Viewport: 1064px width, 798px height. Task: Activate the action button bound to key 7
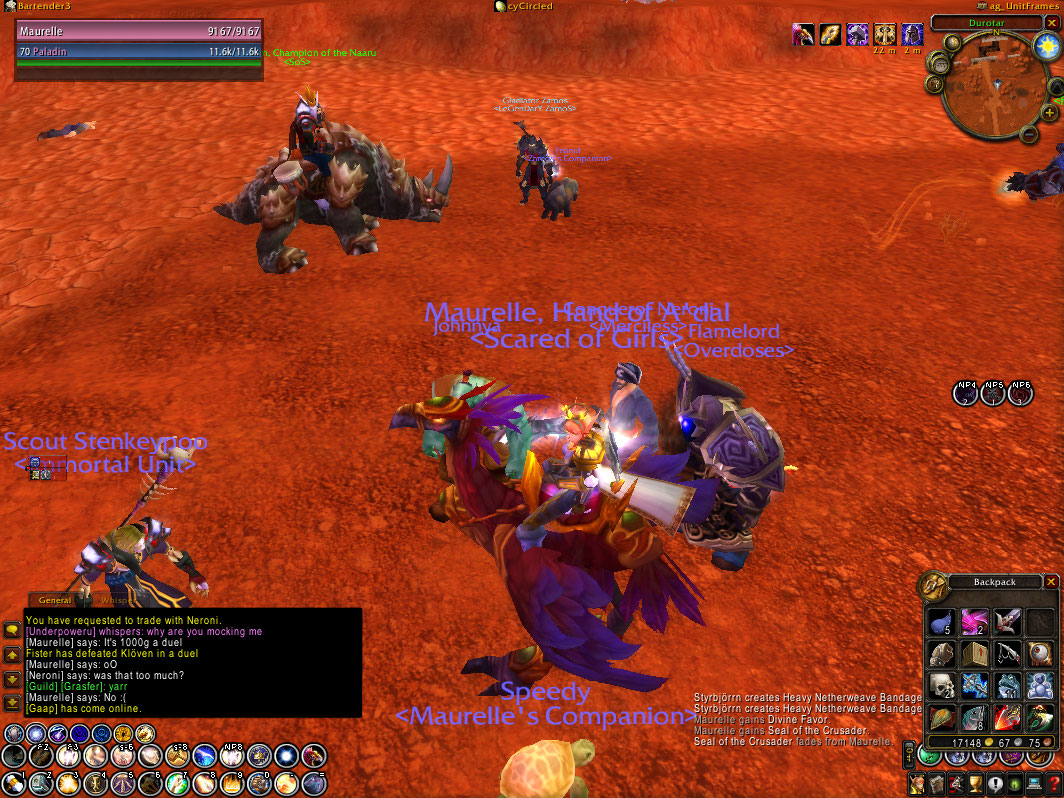[x=176, y=782]
